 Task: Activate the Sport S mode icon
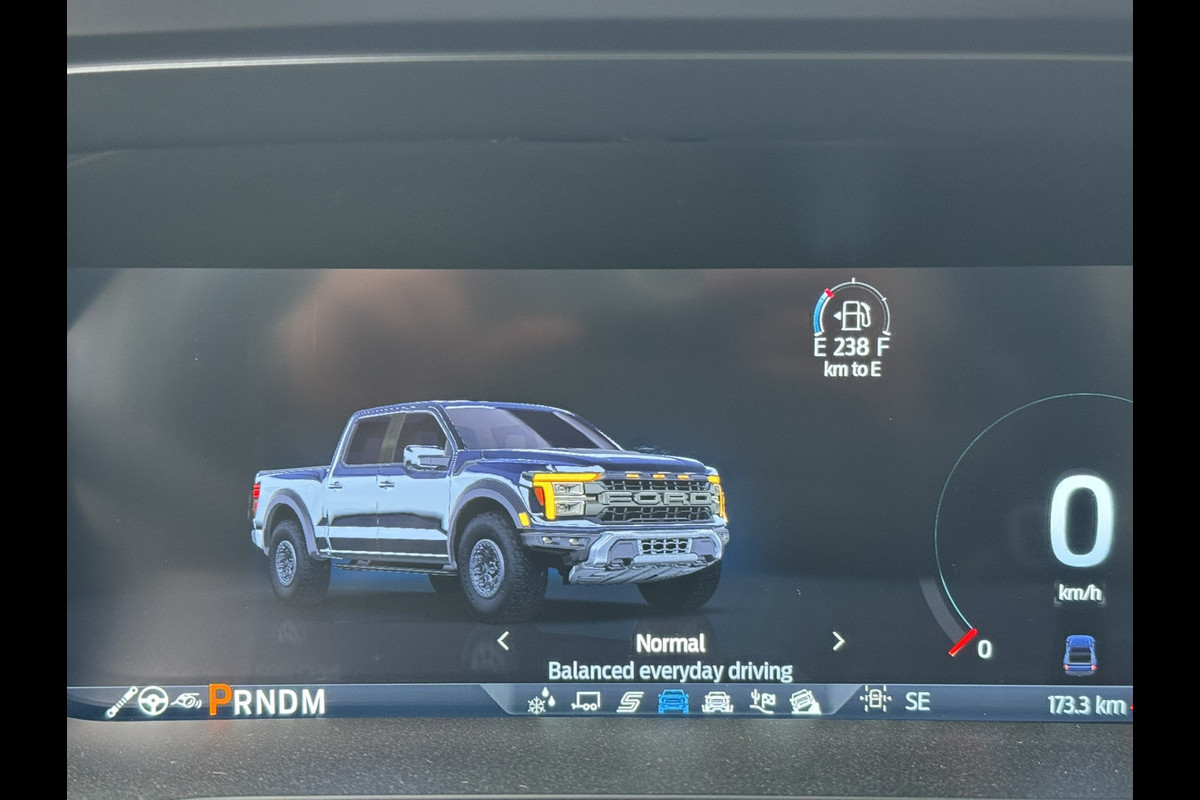pyautogui.click(x=629, y=701)
